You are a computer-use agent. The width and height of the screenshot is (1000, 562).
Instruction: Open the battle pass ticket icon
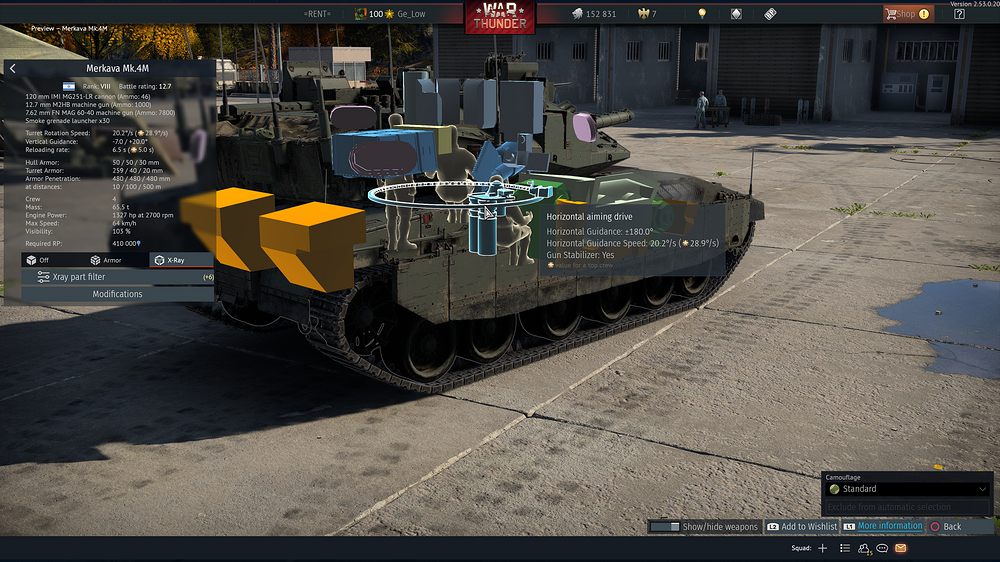coord(770,14)
